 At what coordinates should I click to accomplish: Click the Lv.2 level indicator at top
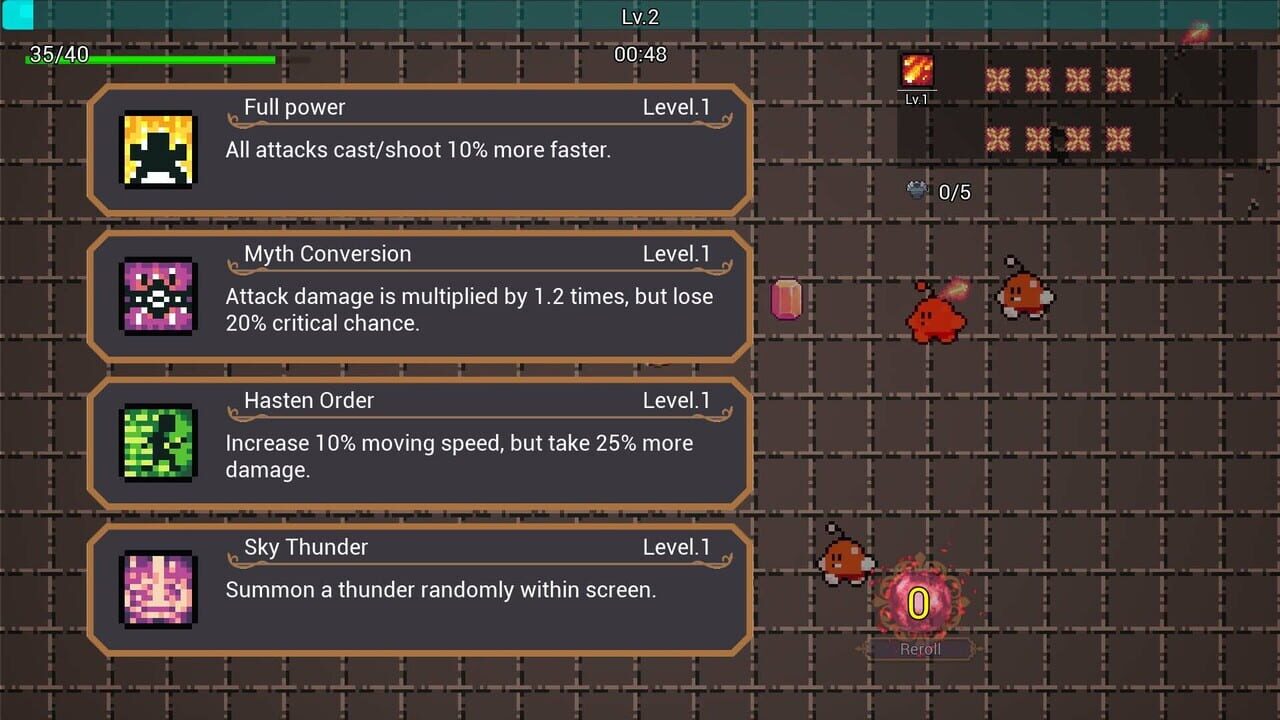(641, 15)
